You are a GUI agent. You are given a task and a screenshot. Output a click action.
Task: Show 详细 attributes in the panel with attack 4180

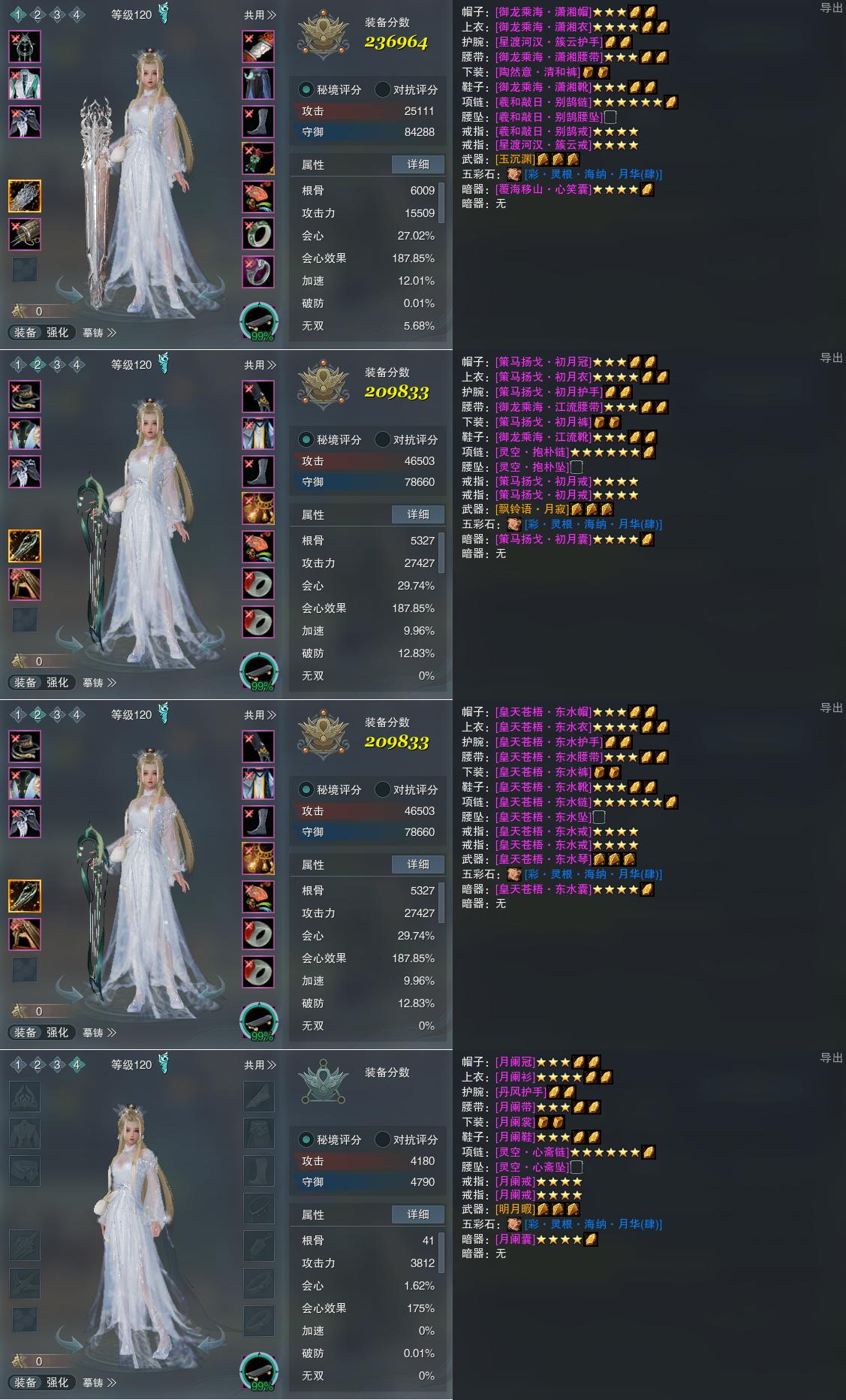pos(418,1214)
